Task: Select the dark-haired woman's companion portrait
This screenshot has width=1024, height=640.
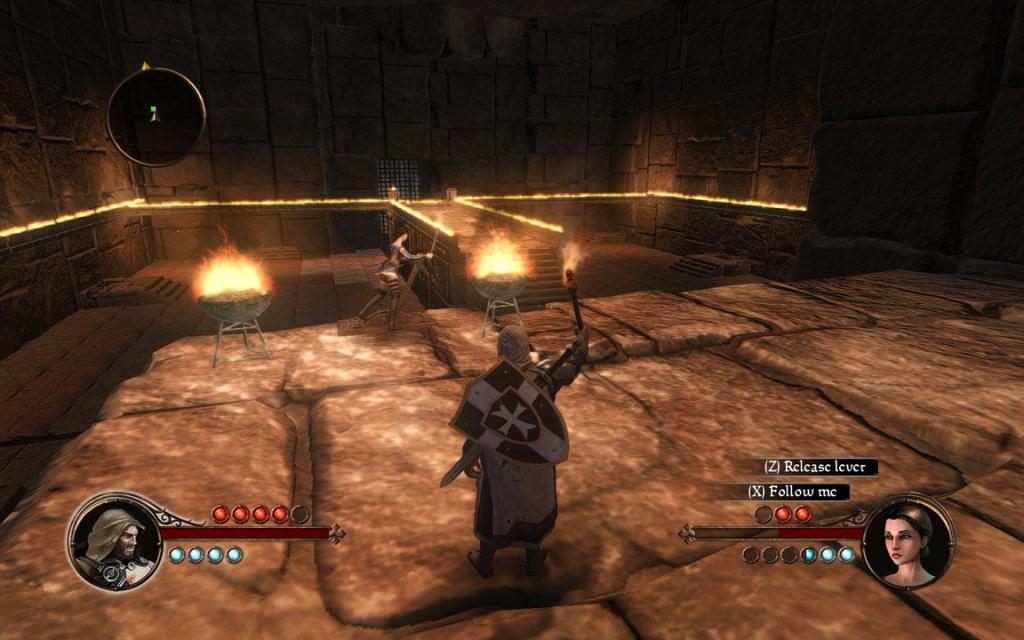Action: (x=907, y=545)
